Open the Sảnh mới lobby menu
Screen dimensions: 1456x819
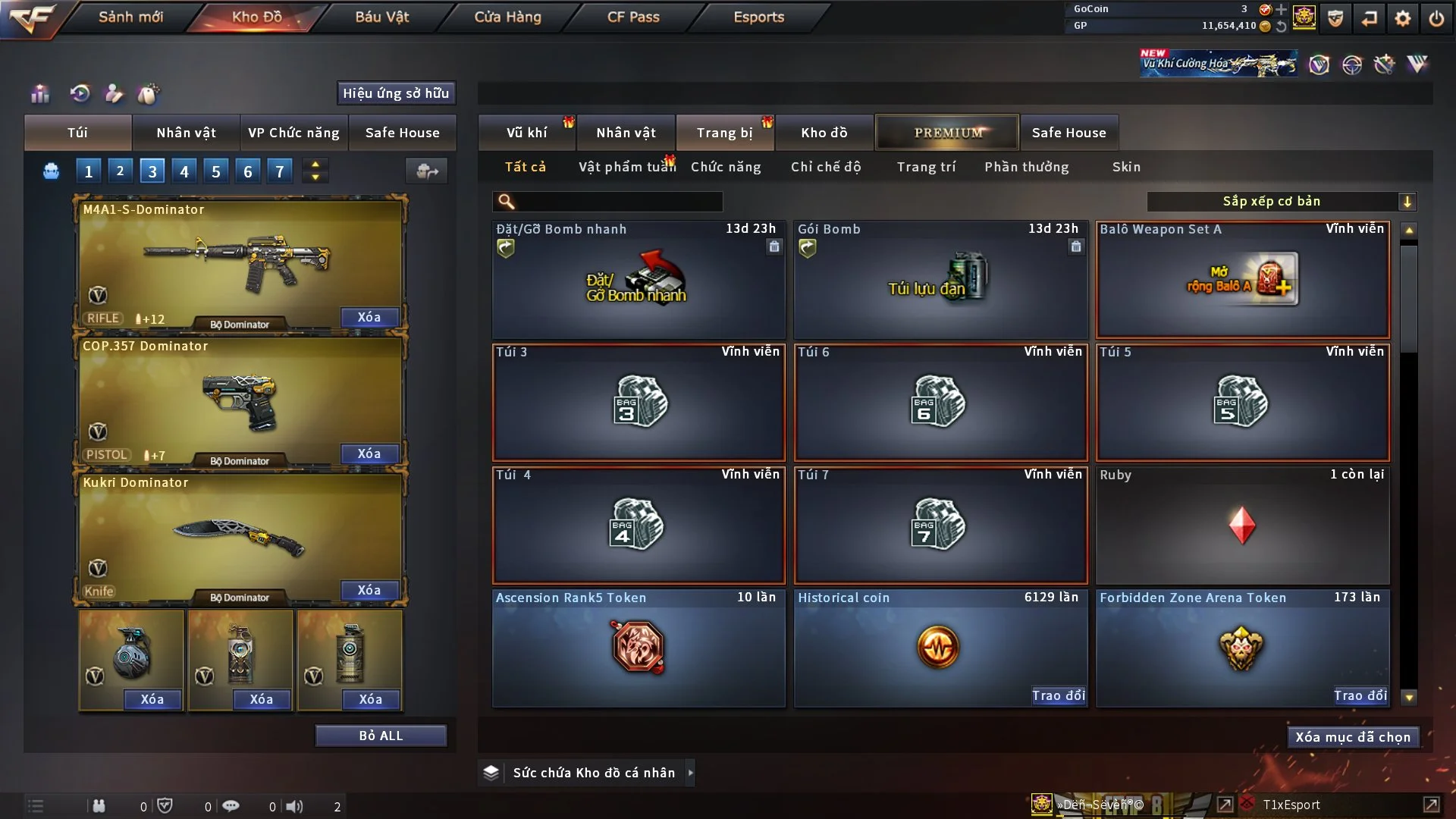coord(130,17)
